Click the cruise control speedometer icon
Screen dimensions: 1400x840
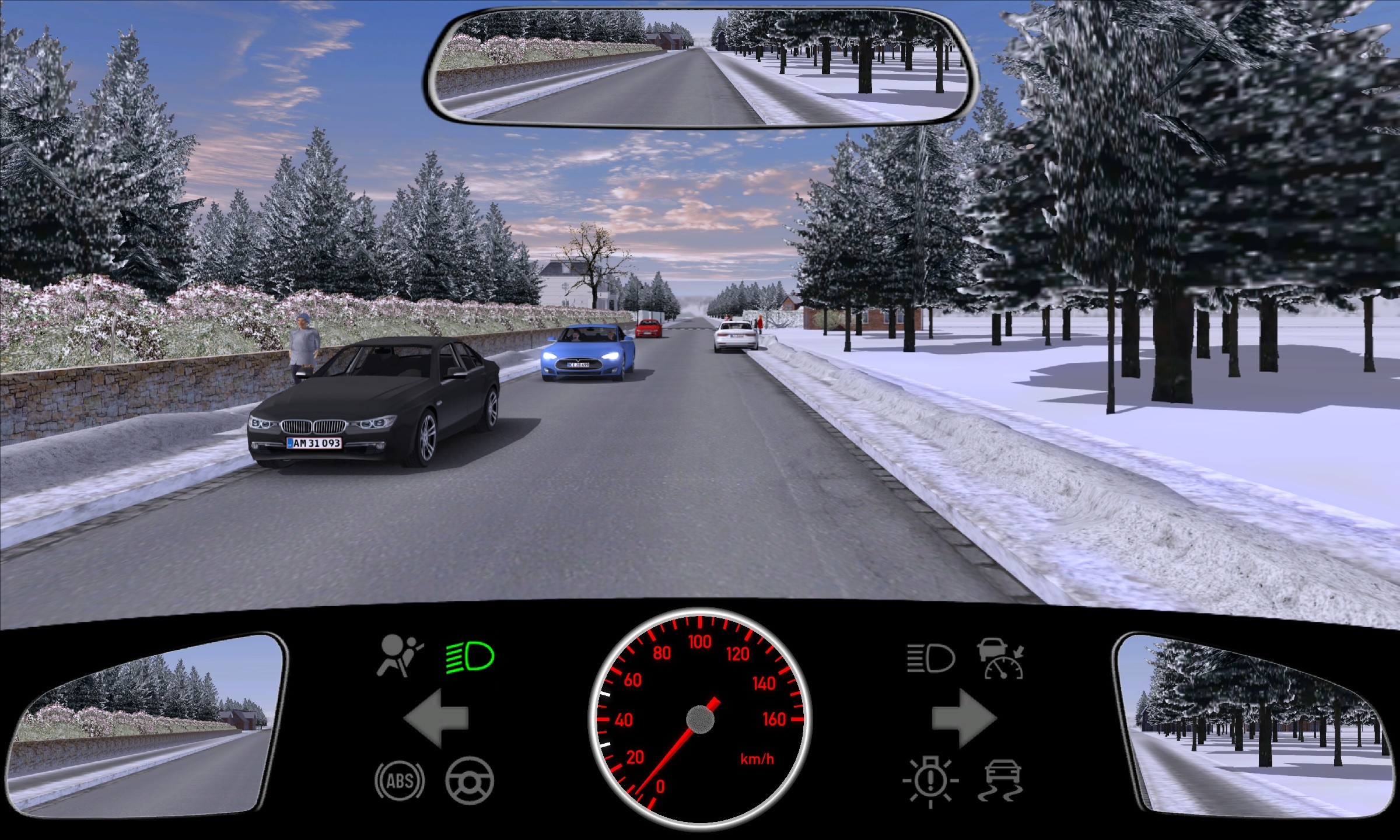click(x=1002, y=660)
